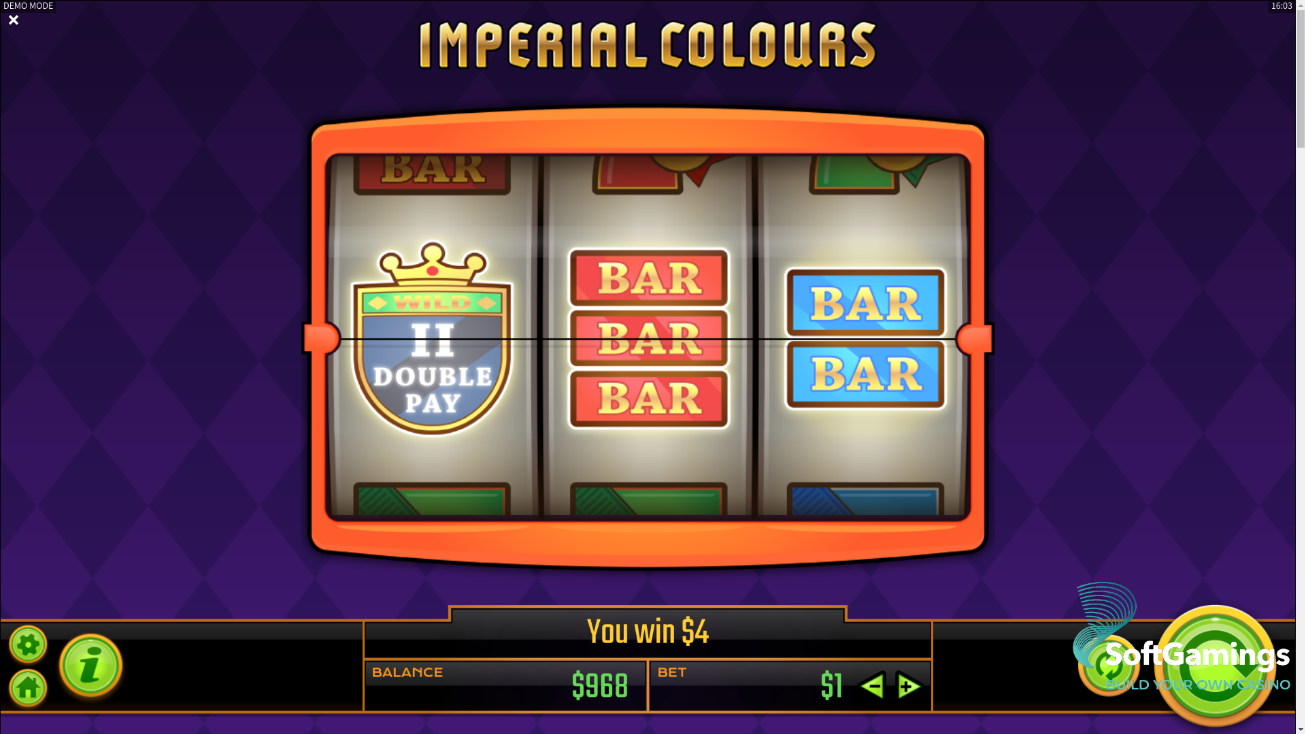Screen dimensions: 1305x734
Task: Click the 16:03 clock in the corner
Action: [x=1280, y=5]
